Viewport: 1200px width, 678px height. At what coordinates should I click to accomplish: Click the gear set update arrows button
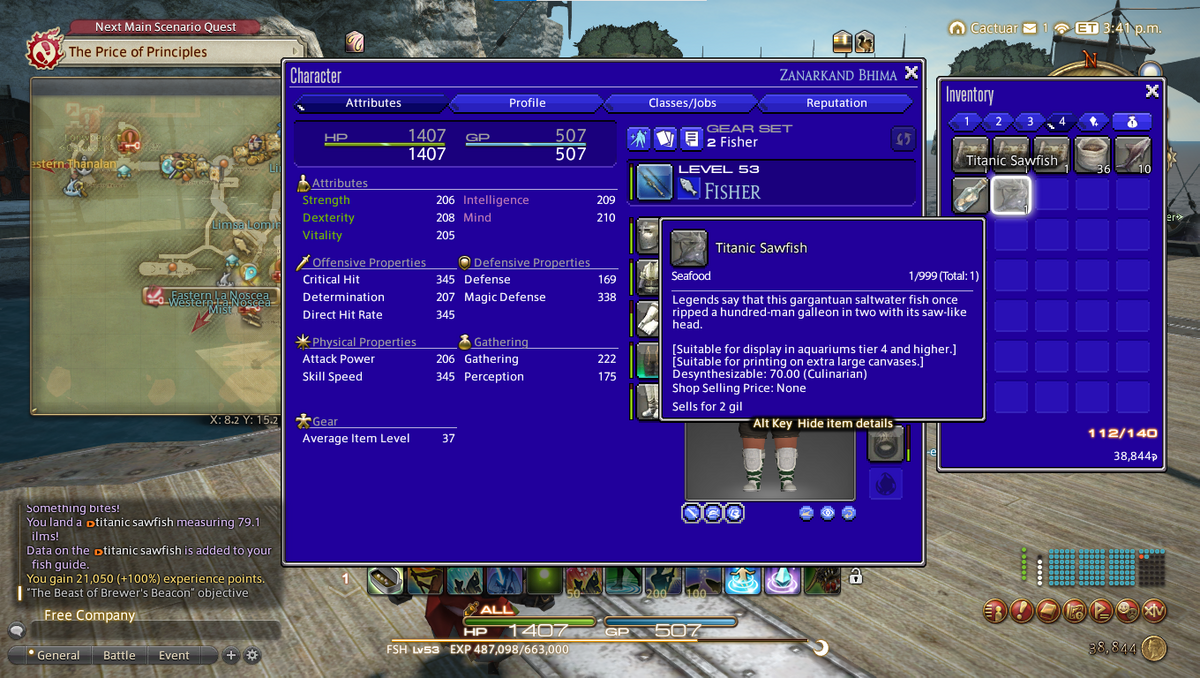[902, 139]
